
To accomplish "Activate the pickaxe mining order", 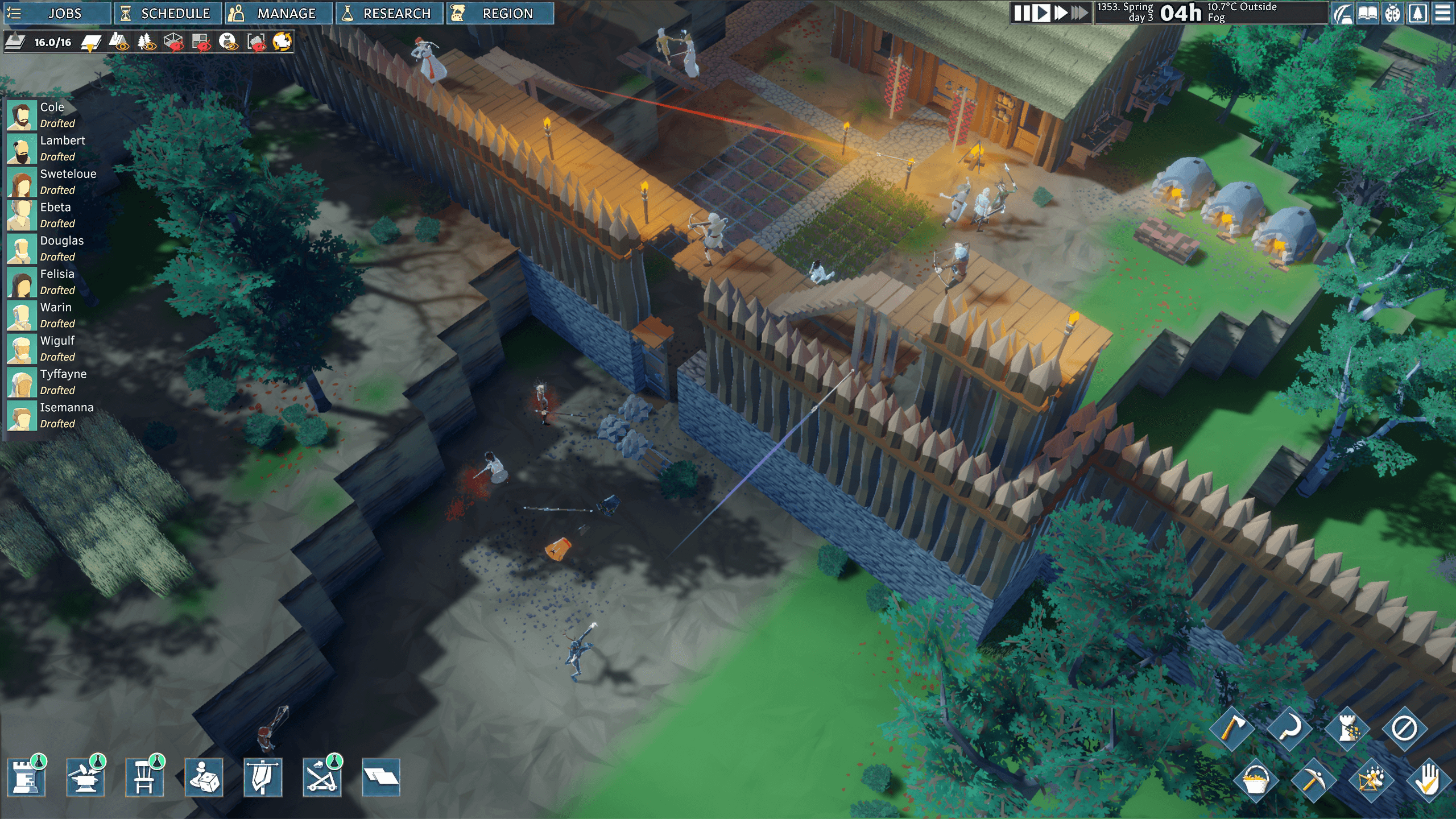I will pyautogui.click(x=1312, y=780).
